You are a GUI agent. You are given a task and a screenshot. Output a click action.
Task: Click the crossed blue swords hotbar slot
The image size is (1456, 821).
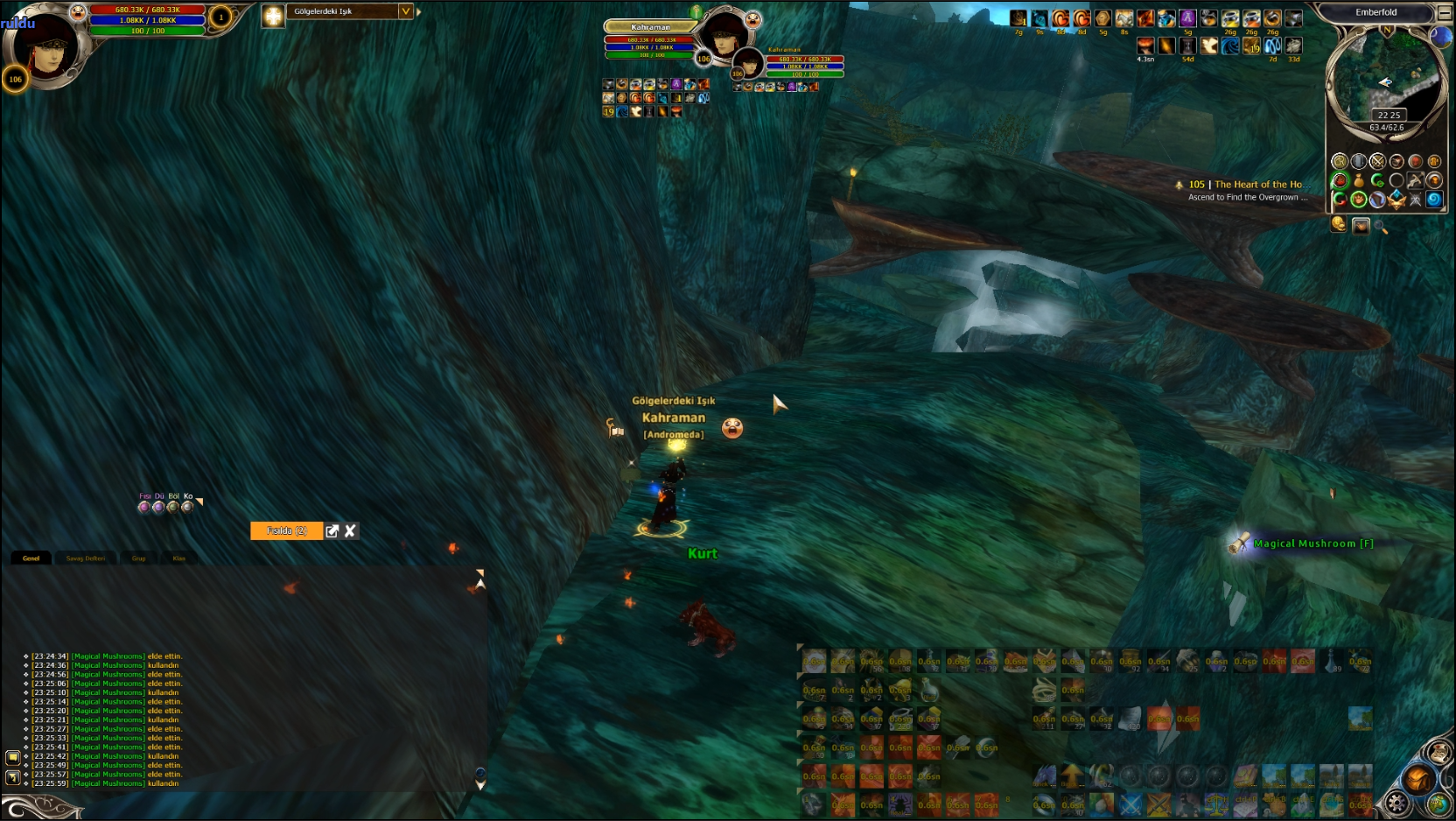point(1130,803)
